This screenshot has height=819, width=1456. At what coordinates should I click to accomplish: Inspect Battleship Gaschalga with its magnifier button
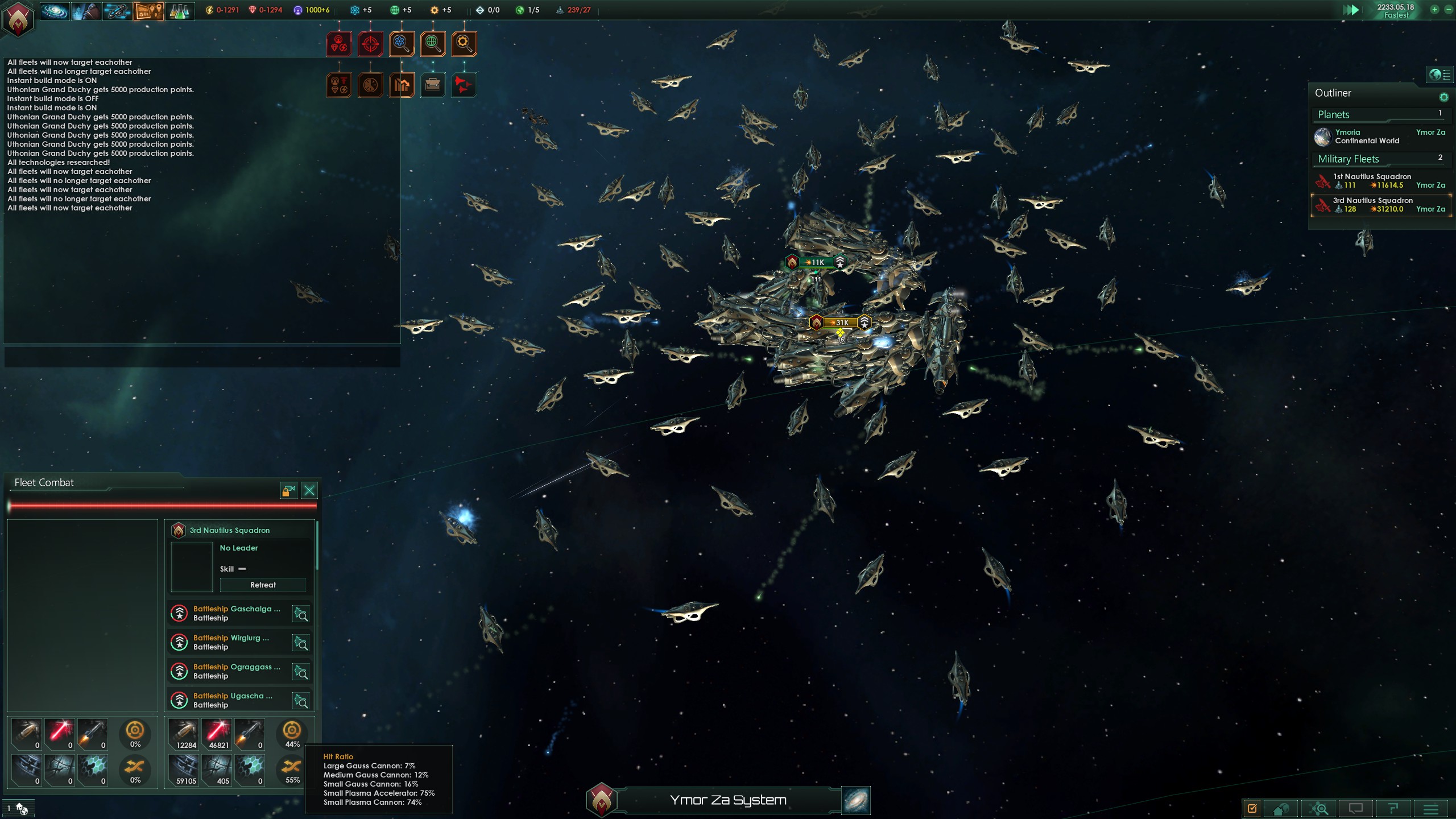tap(301, 614)
